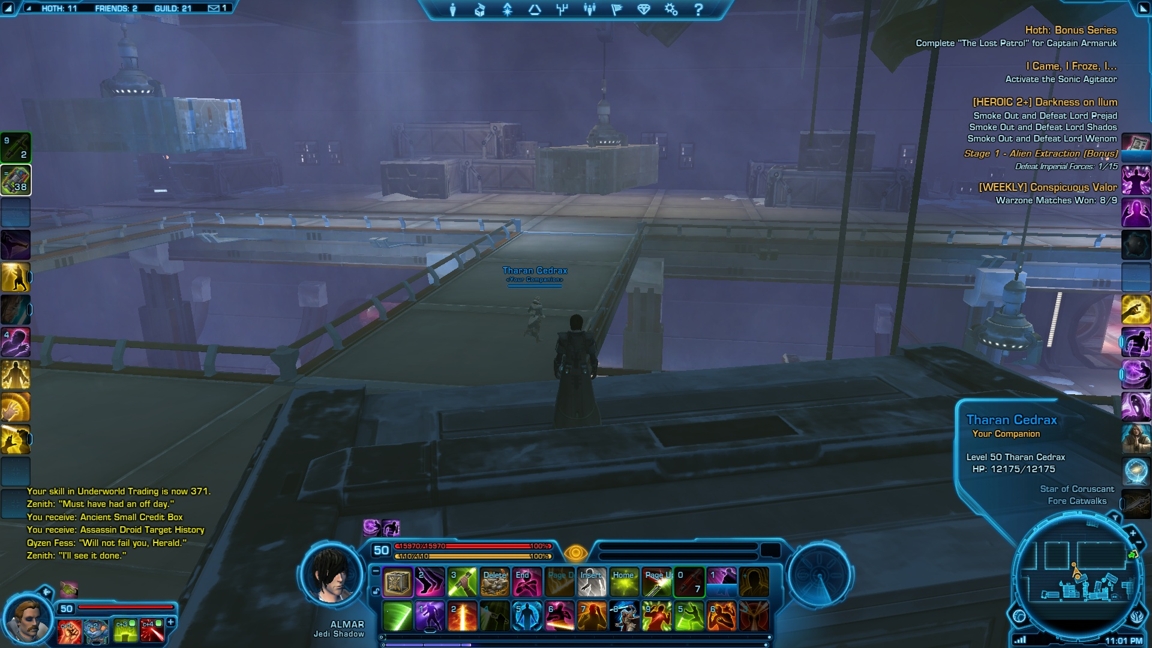Activate the companion's red fist ability
Image resolution: width=1152 pixels, height=648 pixels.
70,631
